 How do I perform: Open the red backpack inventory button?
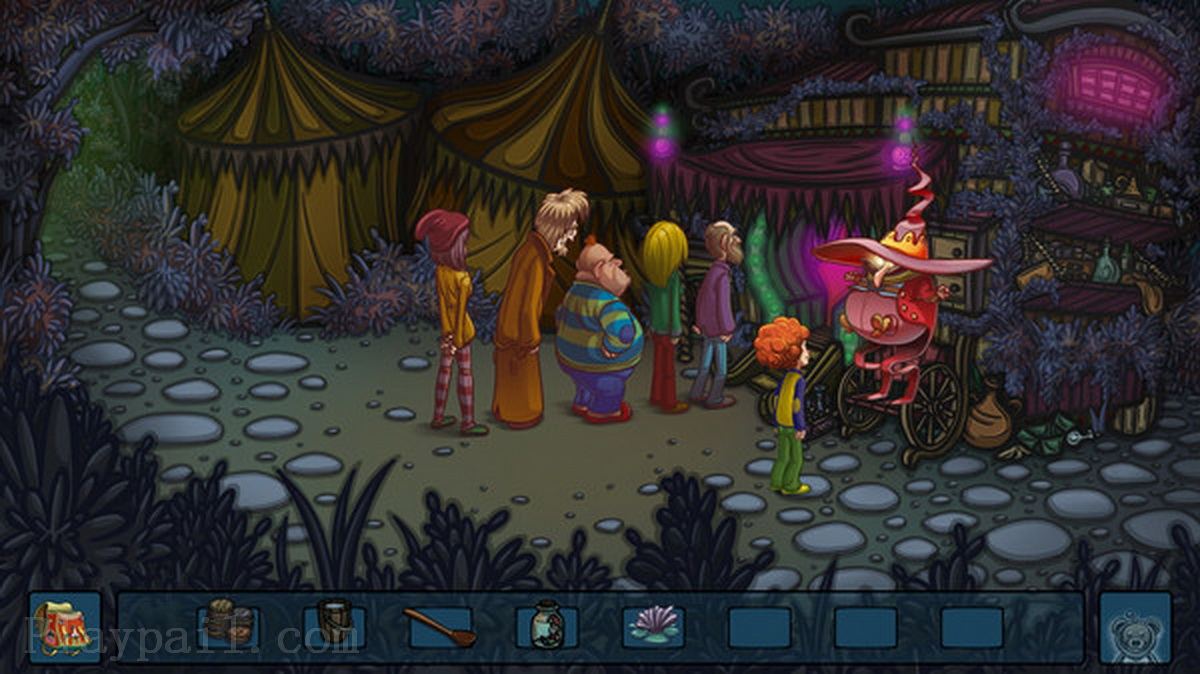65,628
